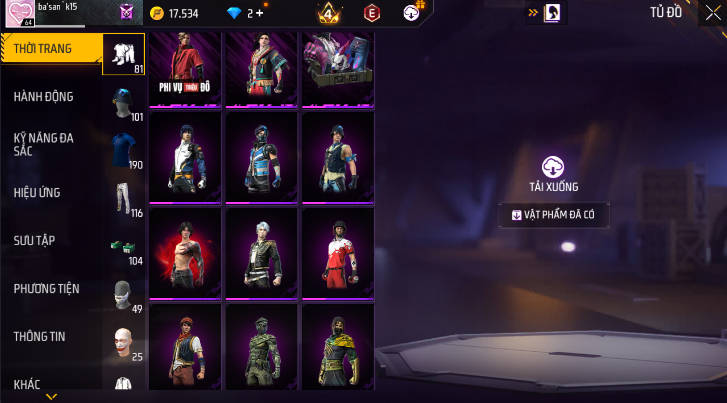Image resolution: width=727 pixels, height=403 pixels.
Task: Click the TẢI XUỐNG download button
Action: pyautogui.click(x=554, y=173)
